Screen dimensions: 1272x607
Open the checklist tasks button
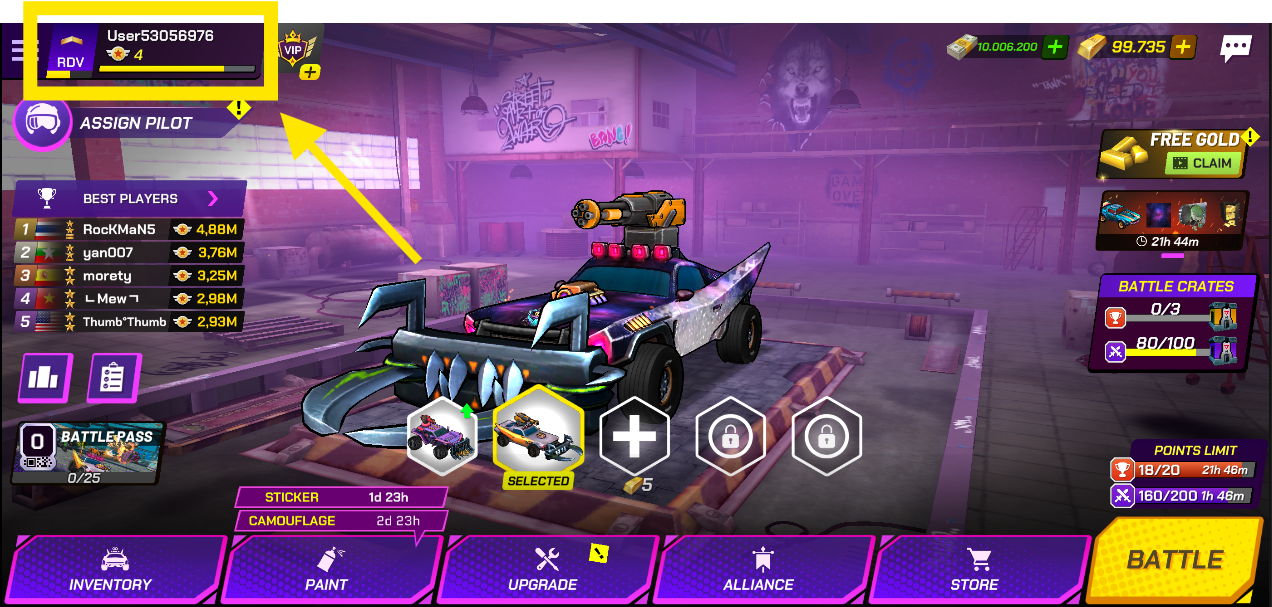pos(113,377)
